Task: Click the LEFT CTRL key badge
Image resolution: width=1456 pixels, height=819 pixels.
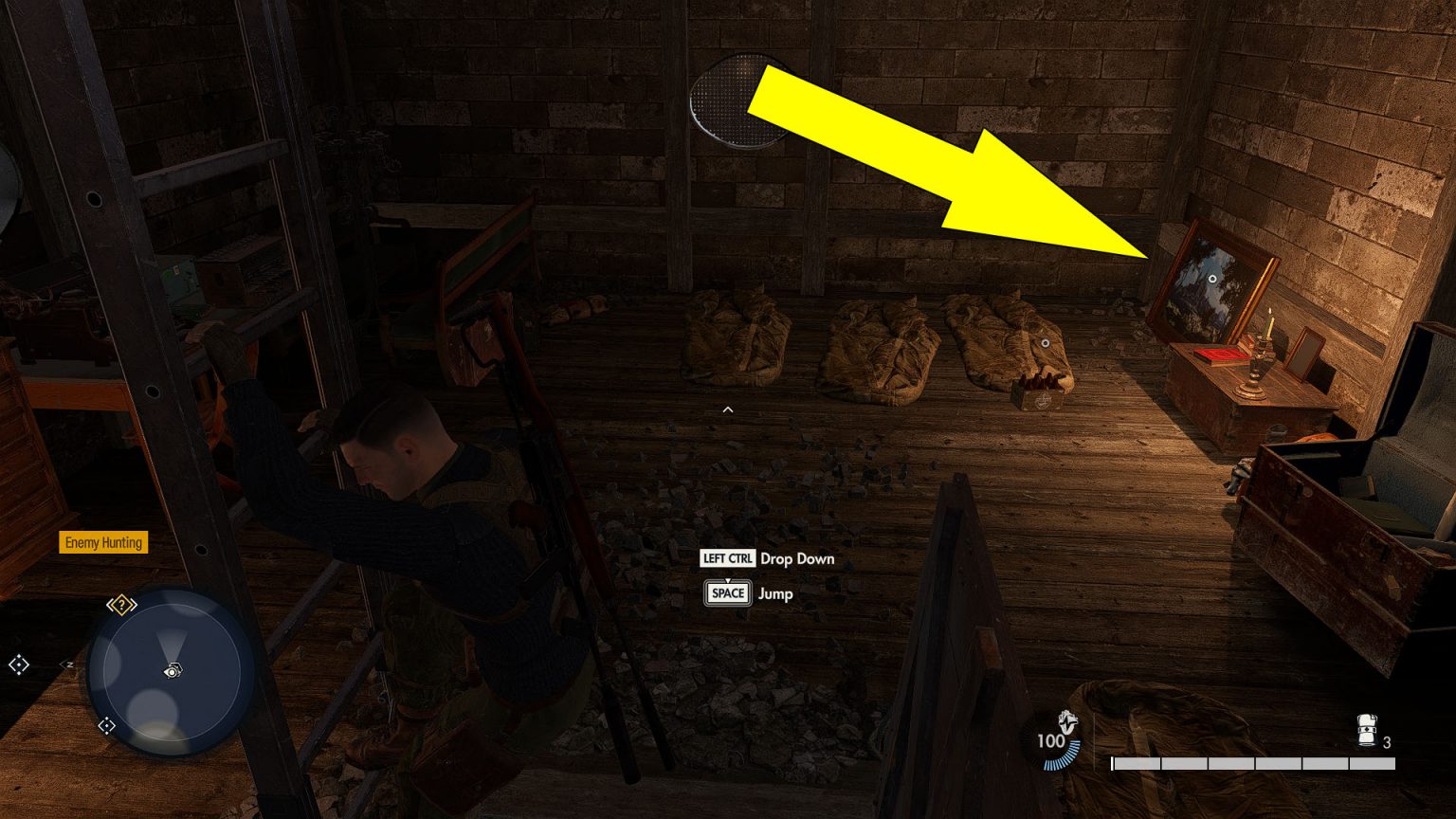Action: tap(727, 559)
